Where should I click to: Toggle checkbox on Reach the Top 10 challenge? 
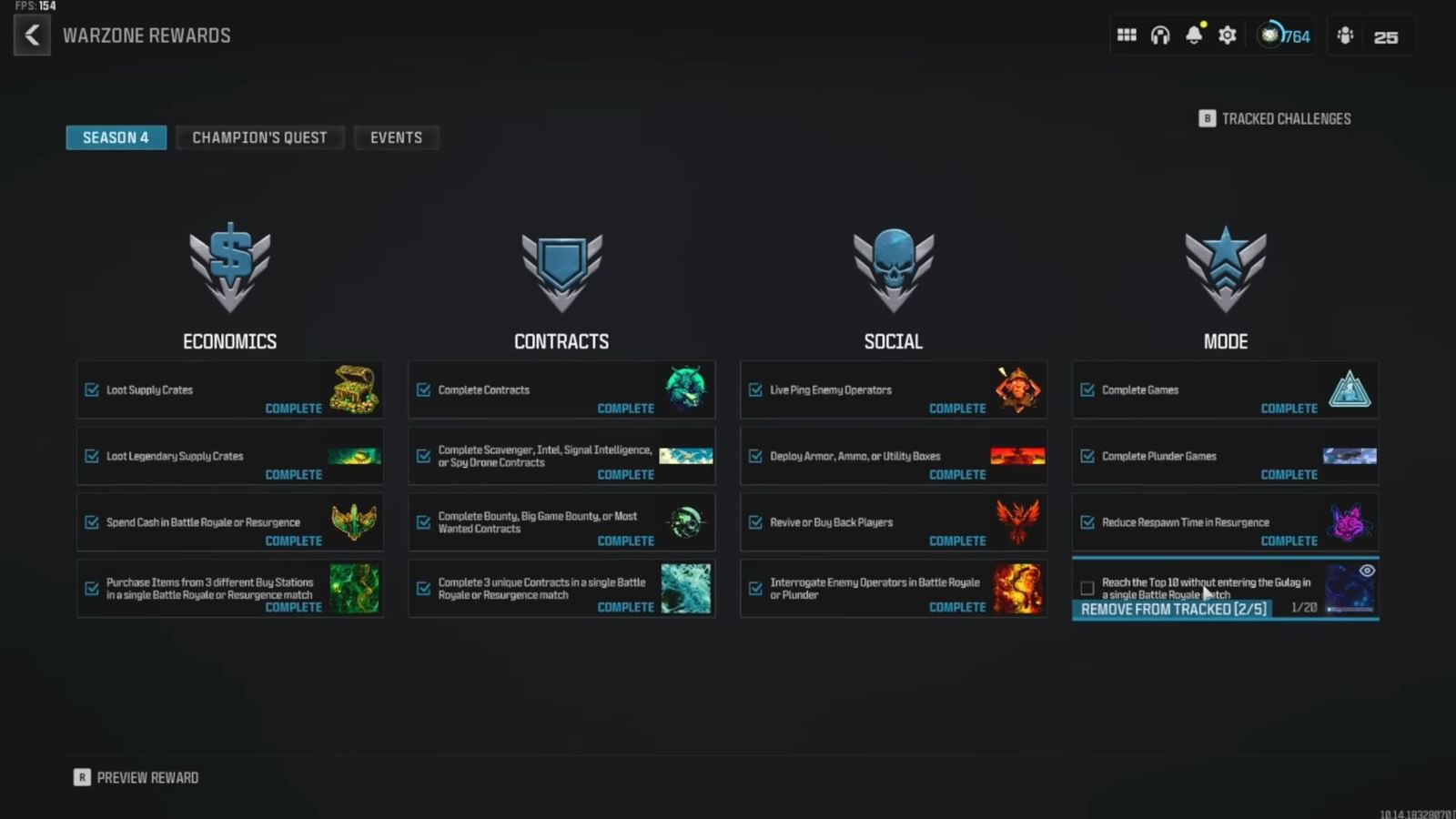point(1088,588)
